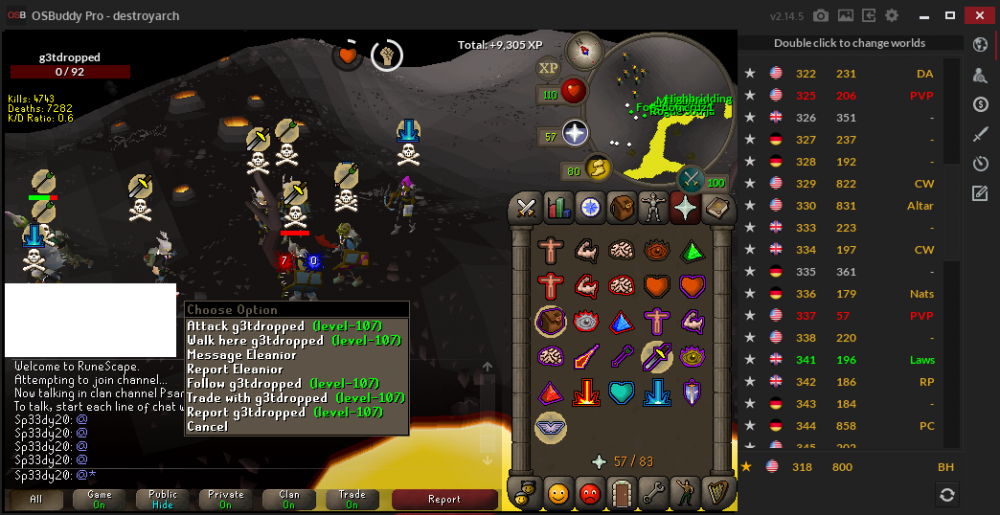Viewport: 1000px width, 515px height.
Task: Cancel the Choose Option menu
Action: 207,427
